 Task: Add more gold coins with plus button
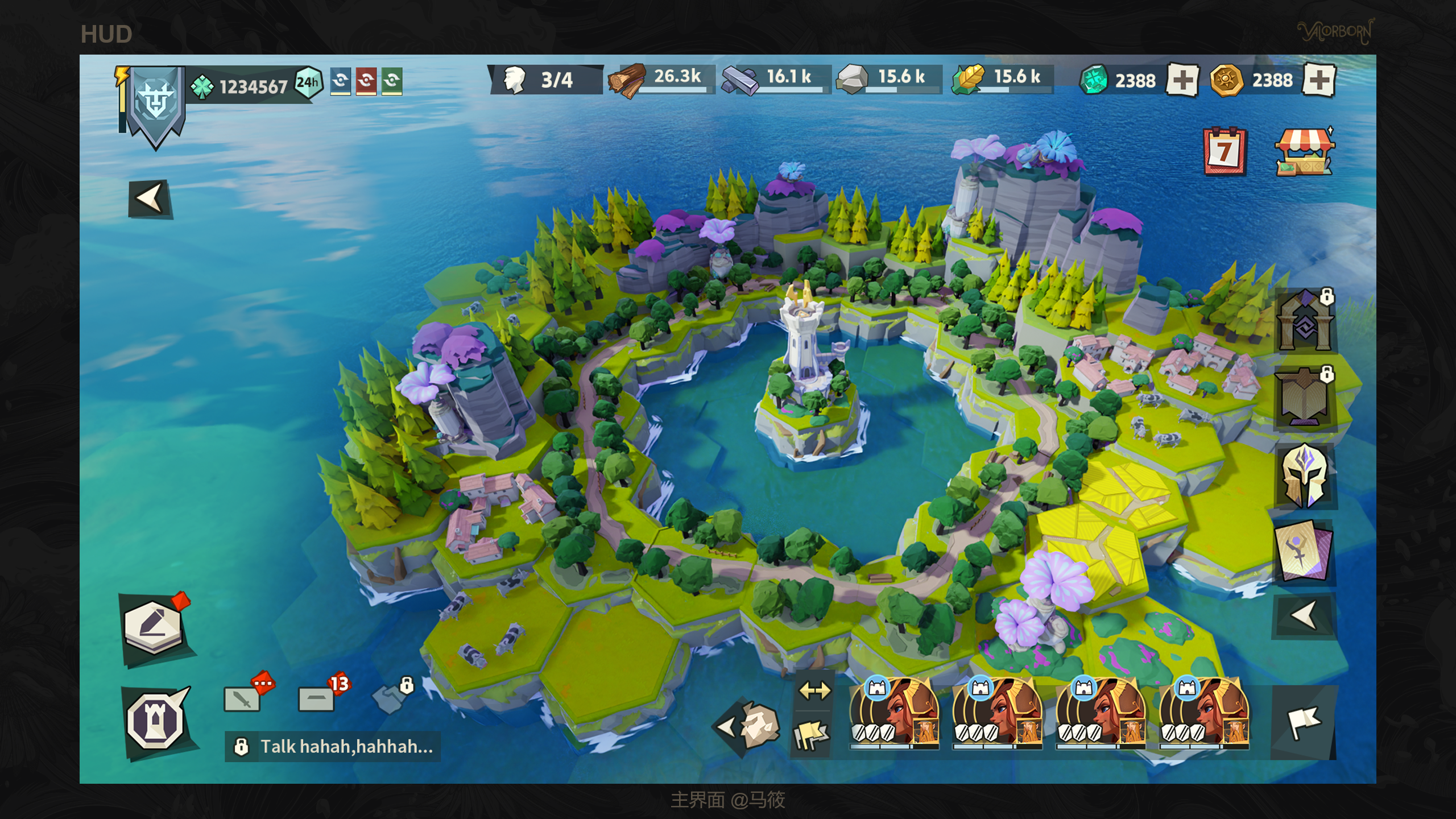coord(1318,80)
